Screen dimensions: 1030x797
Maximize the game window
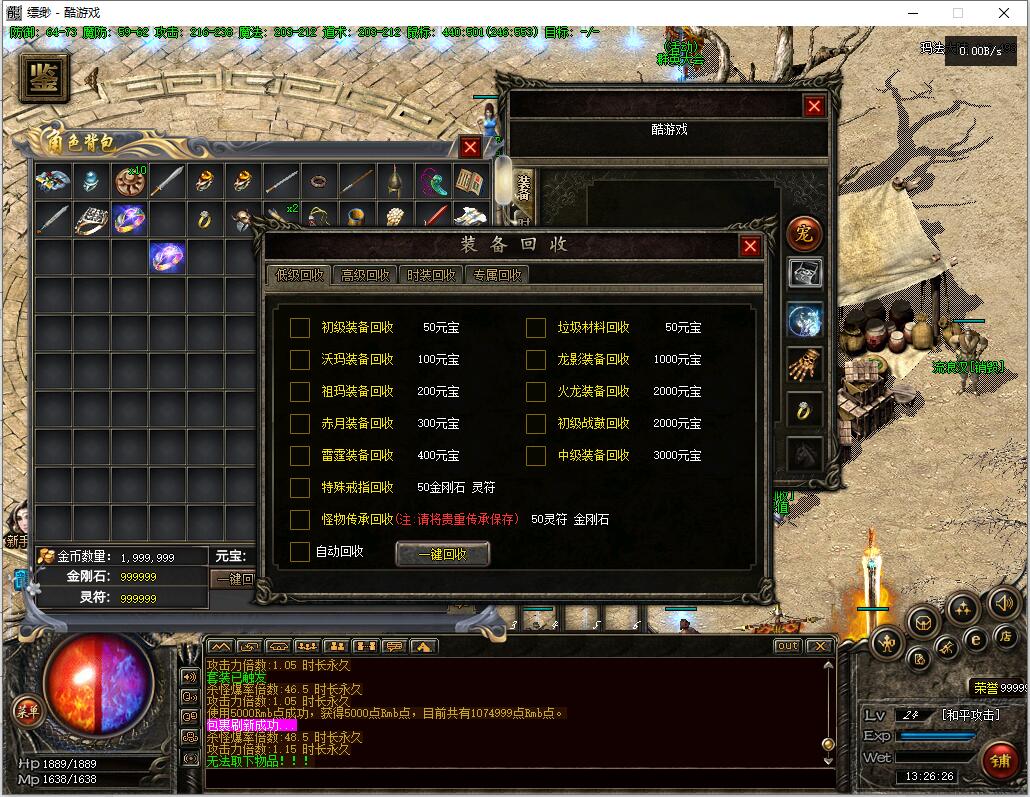(957, 13)
